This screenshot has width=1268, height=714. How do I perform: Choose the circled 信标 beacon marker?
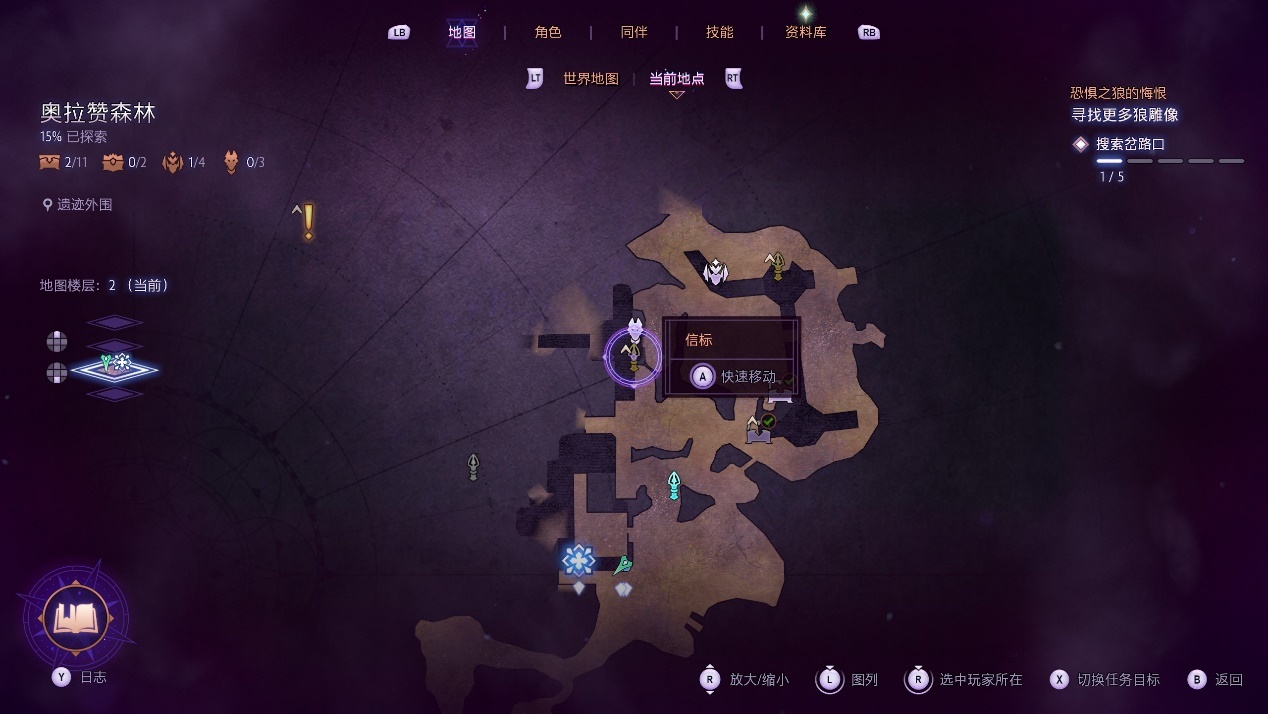click(x=633, y=357)
